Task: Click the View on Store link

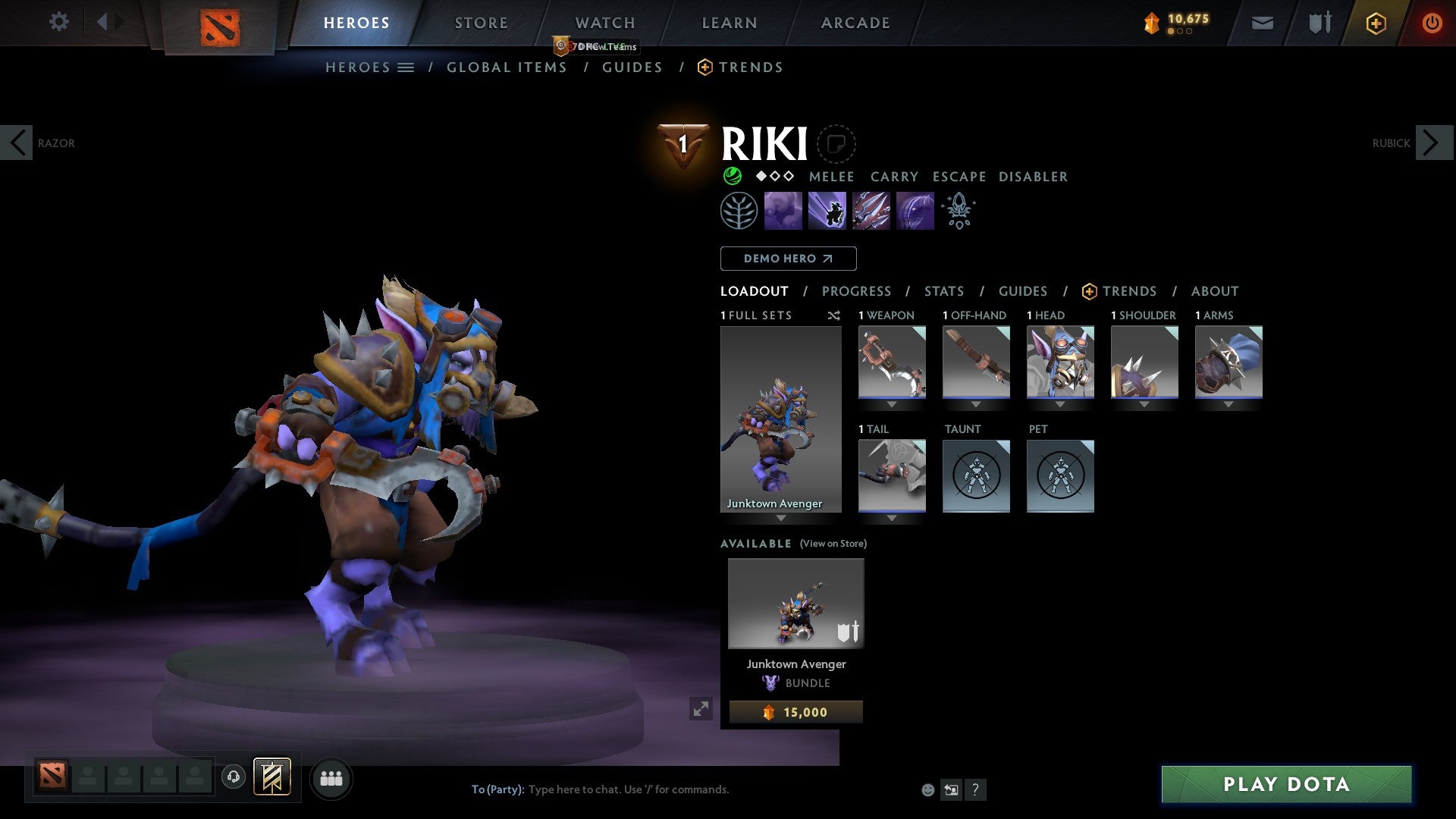Action: coord(832,544)
